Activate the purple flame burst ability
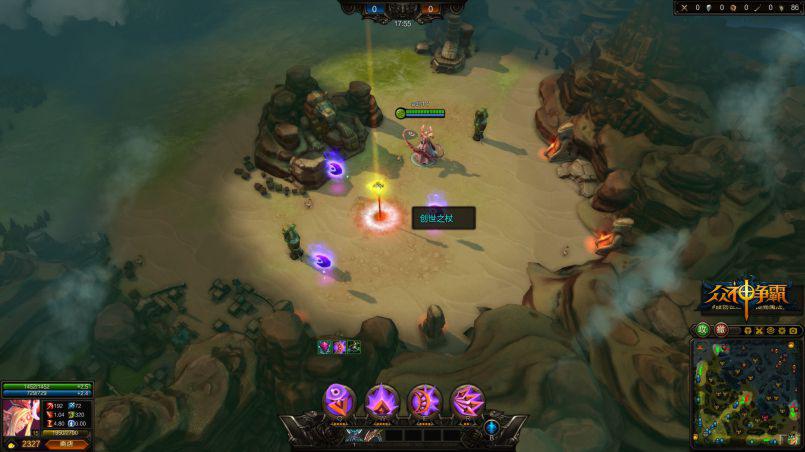Viewport: 805px width, 452px height. pyautogui.click(x=383, y=400)
